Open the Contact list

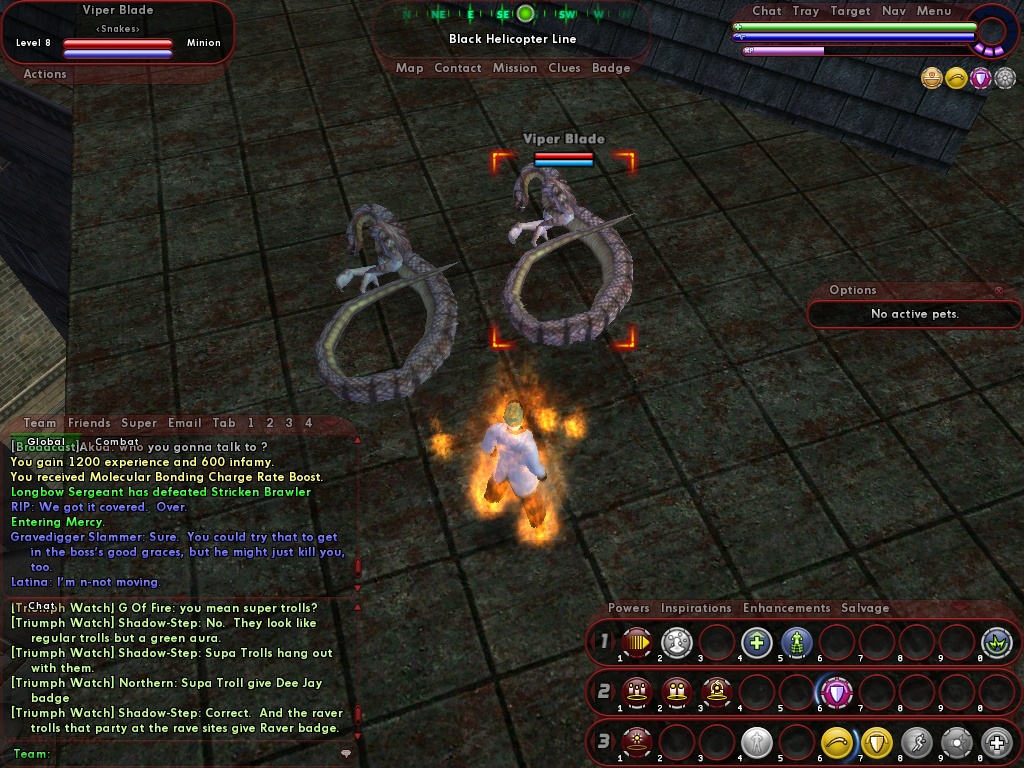coord(458,68)
